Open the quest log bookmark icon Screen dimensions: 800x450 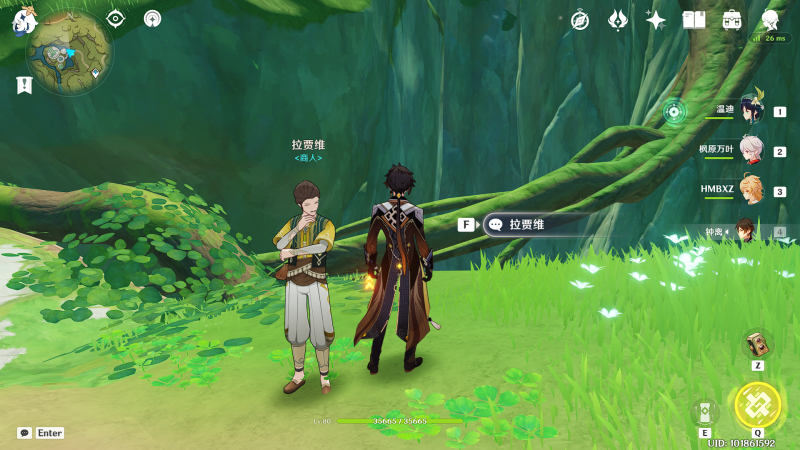tap(24, 85)
